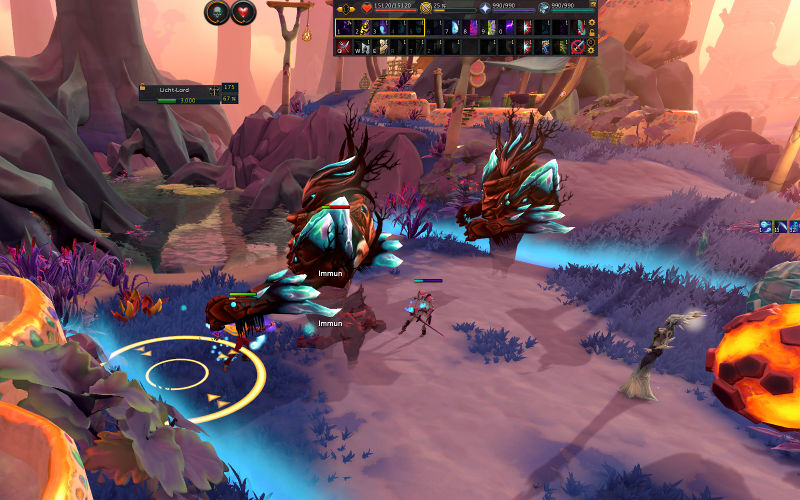800x500 pixels.
Task: Activate the ability bound to W
Action: [x=363, y=47]
